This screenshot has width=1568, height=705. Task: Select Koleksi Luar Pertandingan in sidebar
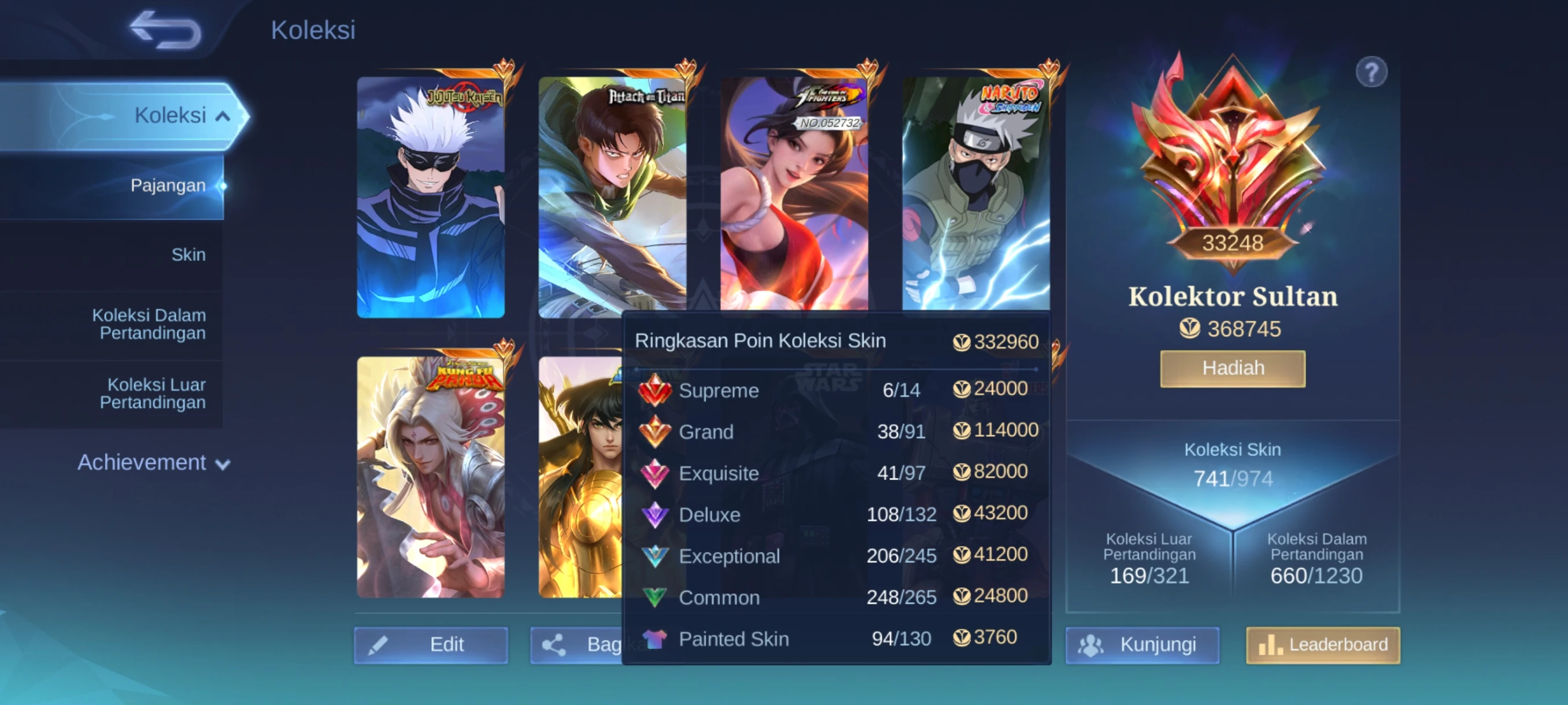(157, 393)
